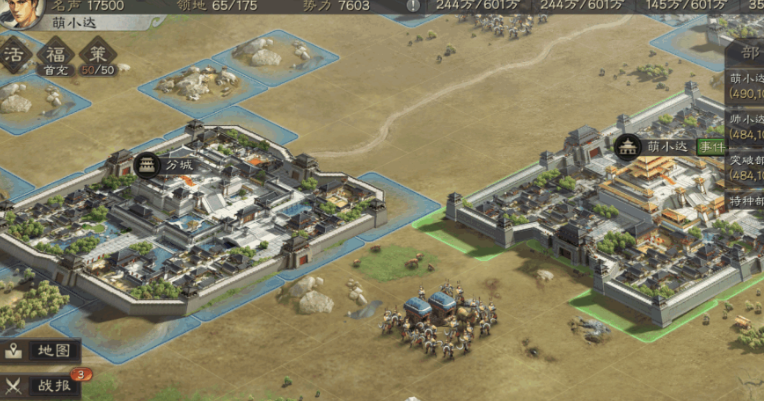Click the exclamation alert icon in top bar
Image resolution: width=764 pixels, height=401 pixels.
(414, 6)
